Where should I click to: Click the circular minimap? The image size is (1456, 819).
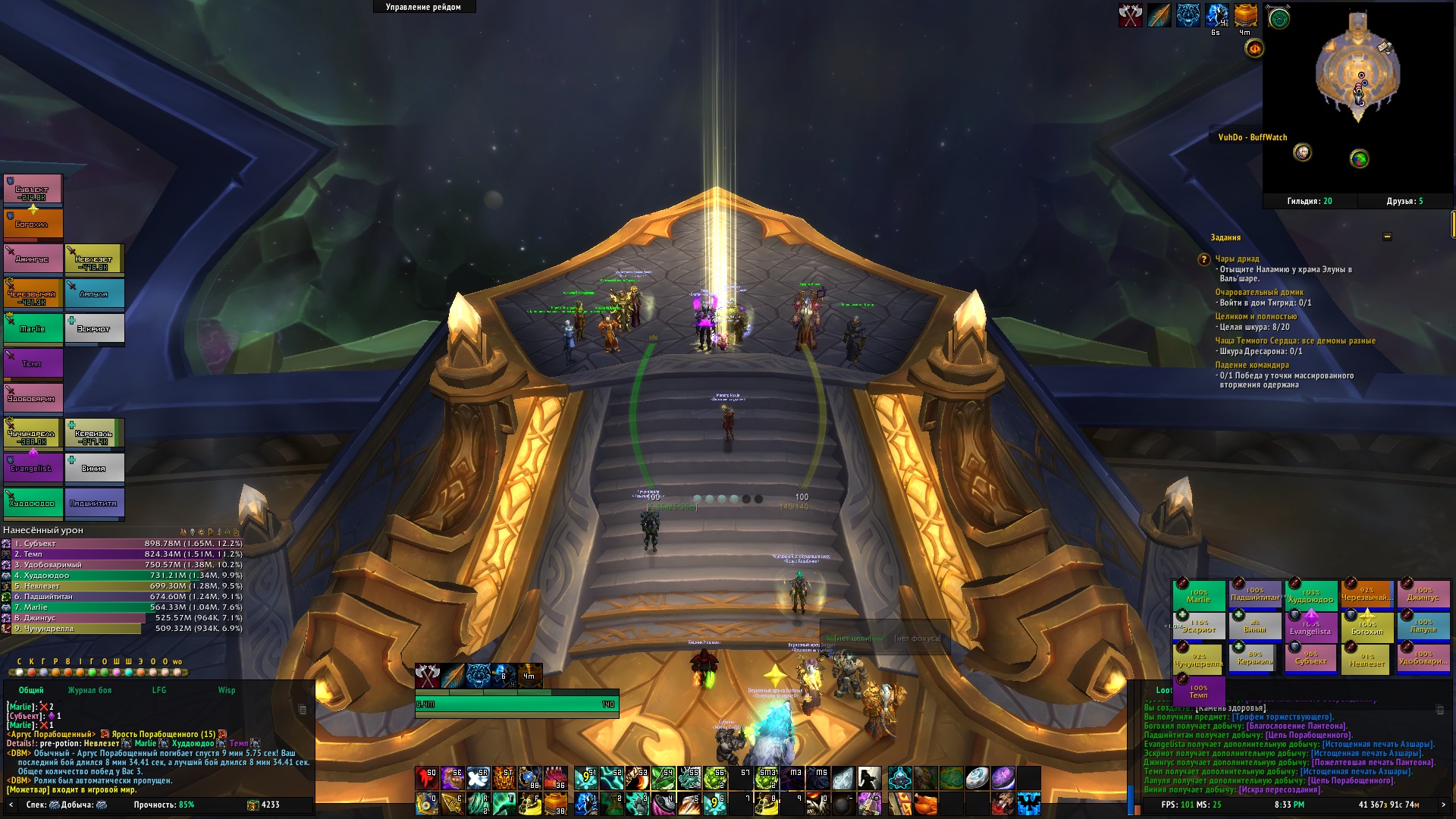coord(1358,68)
